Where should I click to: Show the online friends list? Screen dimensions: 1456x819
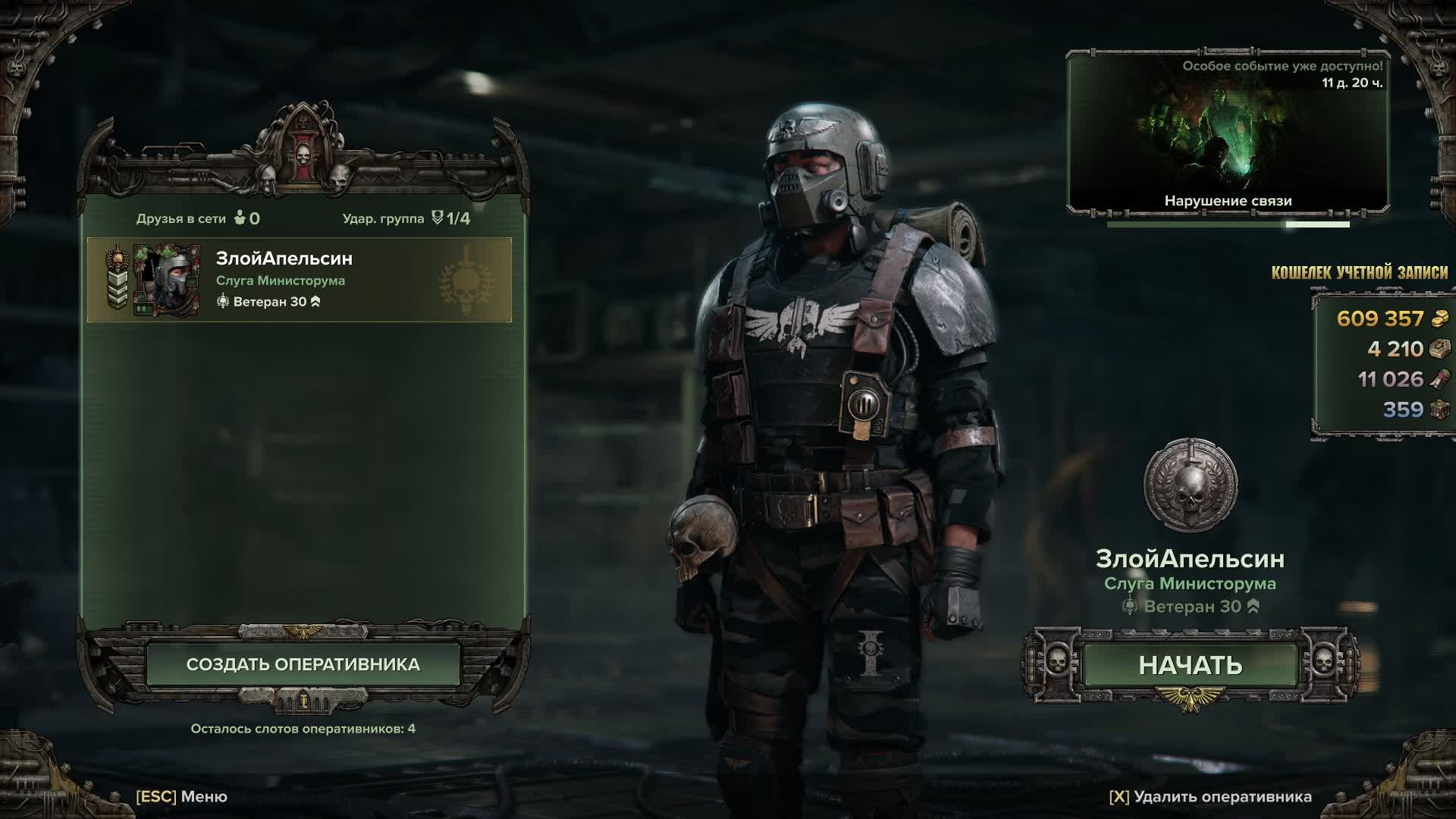click(x=198, y=218)
